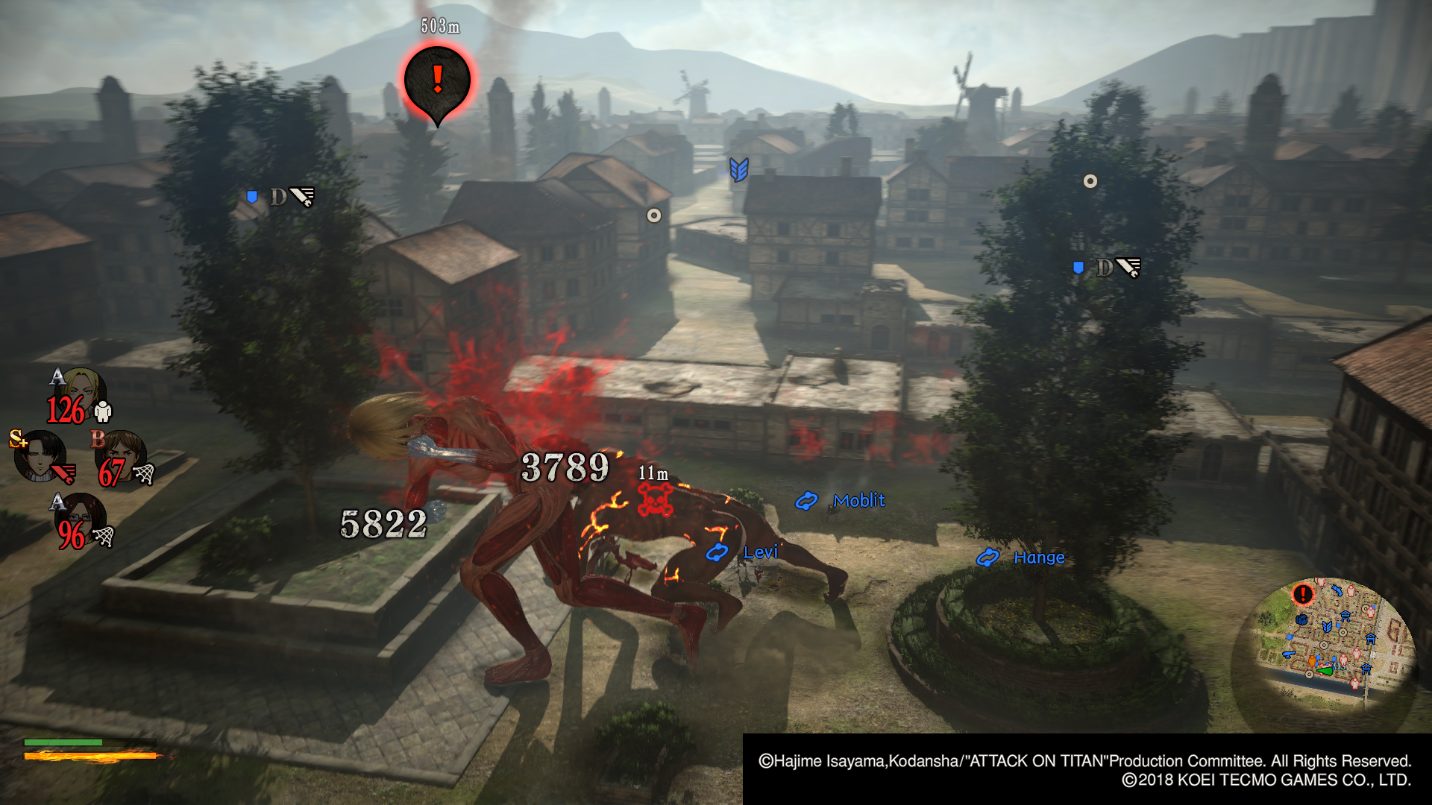Choose the B-ranked squad member showing 67

click(x=122, y=454)
